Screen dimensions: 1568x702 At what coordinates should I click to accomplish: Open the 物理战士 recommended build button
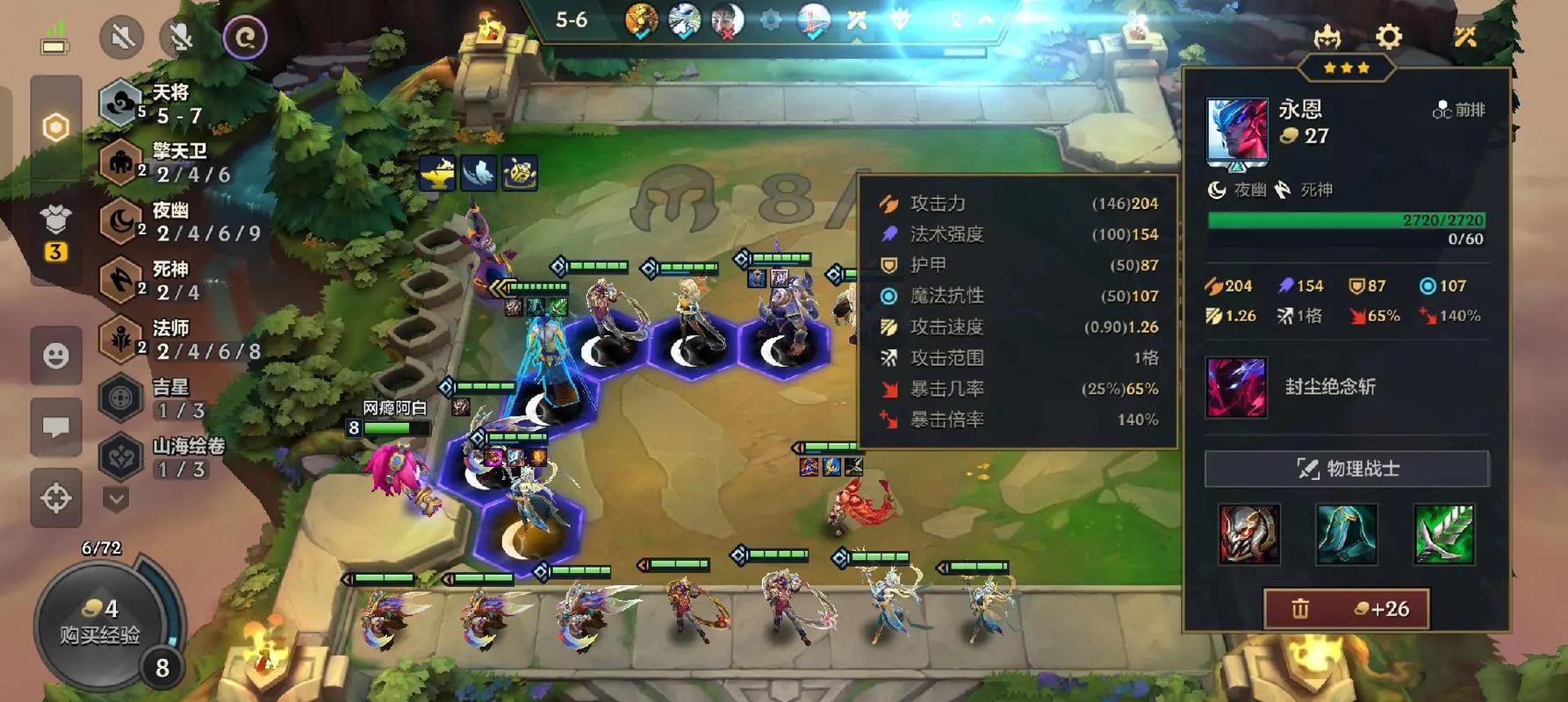1346,469
